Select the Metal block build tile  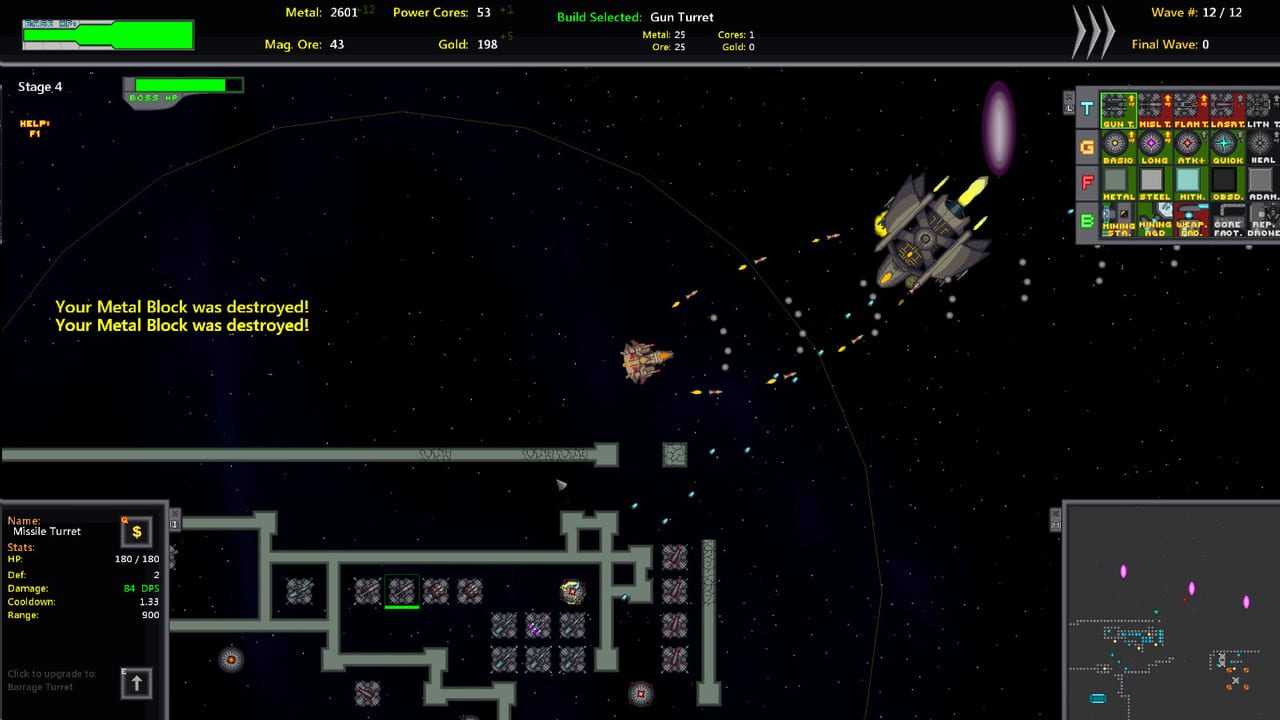click(x=1117, y=182)
